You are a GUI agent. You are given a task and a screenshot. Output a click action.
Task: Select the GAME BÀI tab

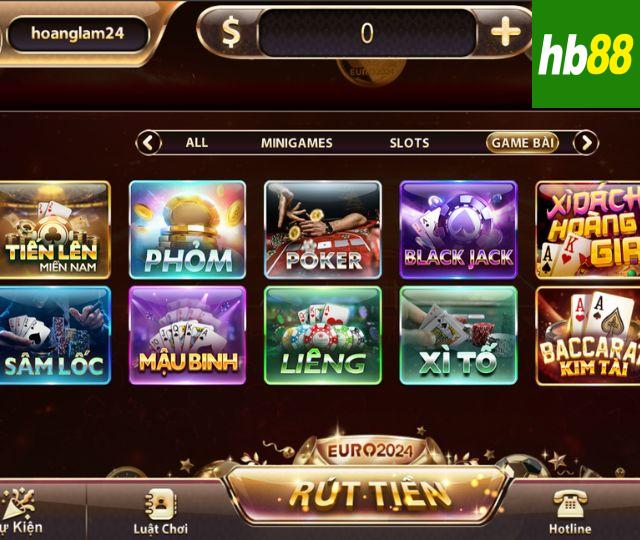522,143
